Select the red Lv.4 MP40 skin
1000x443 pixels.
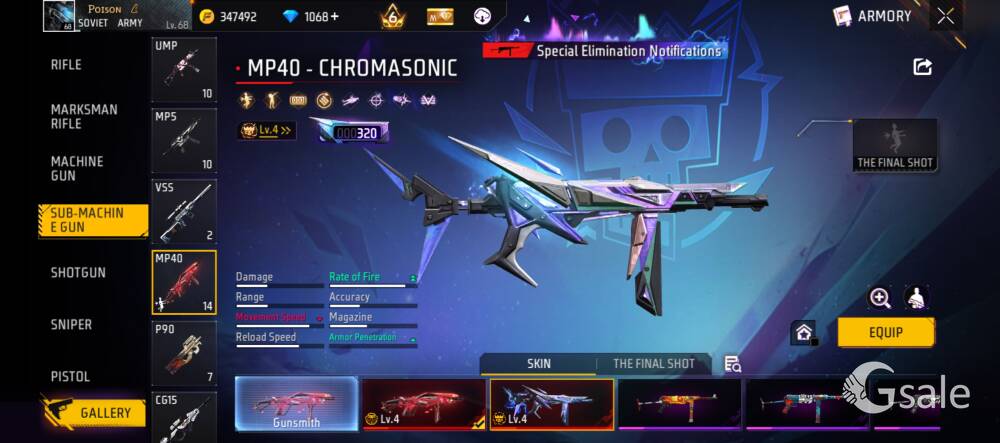424,404
